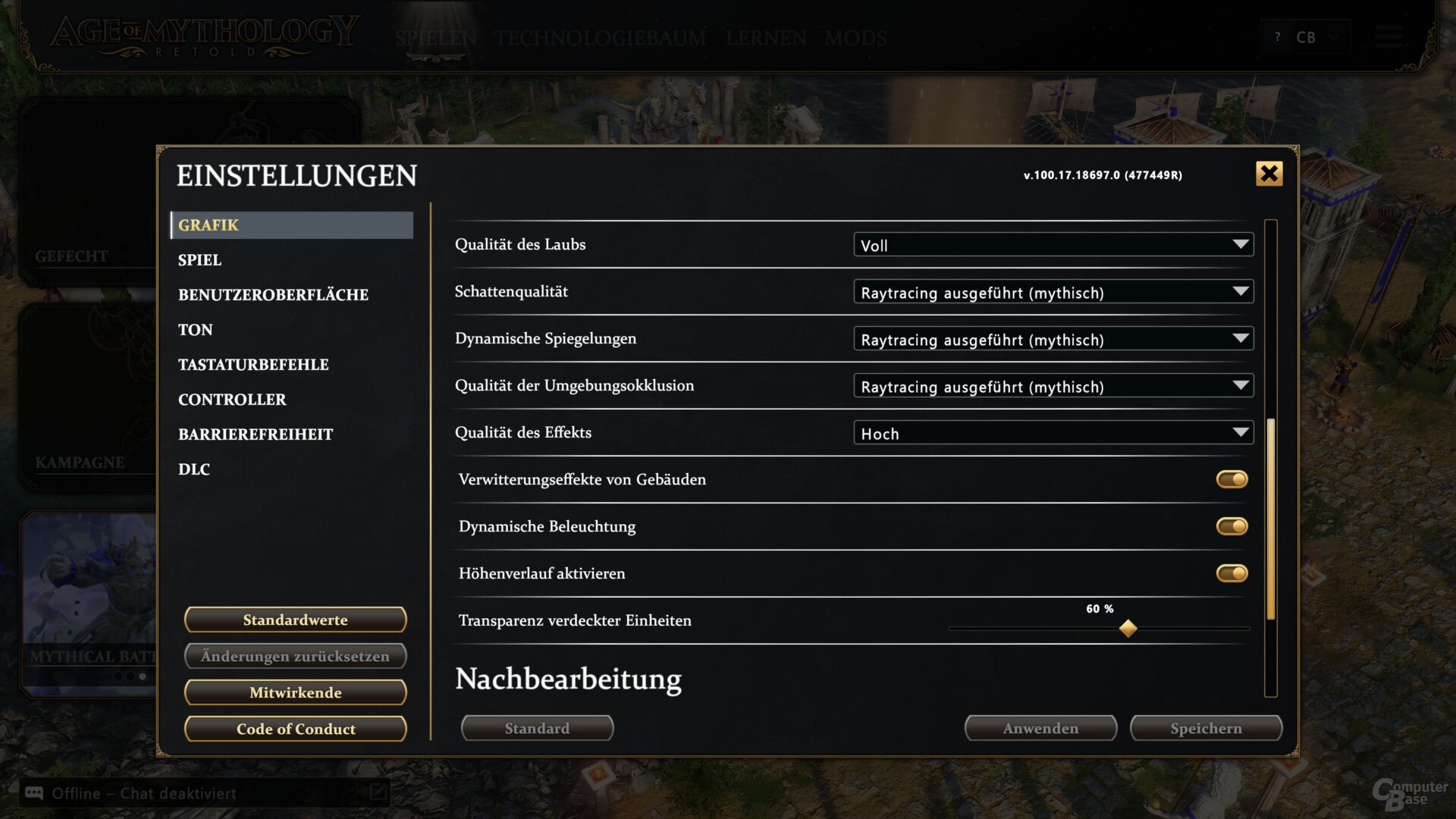Open the BARRIEREFREIHEIT settings section
1456x819 pixels.
[x=256, y=434]
